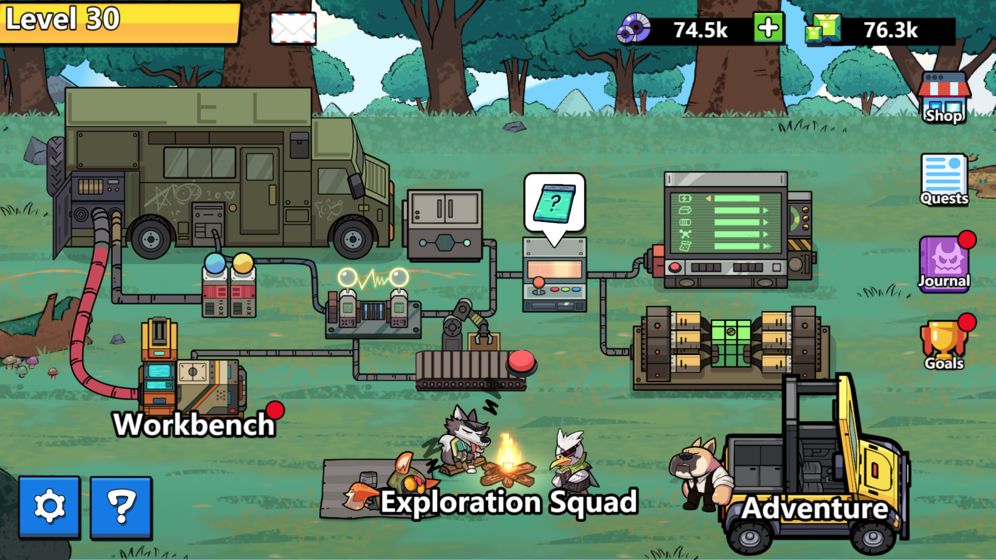This screenshot has width=996, height=560.
Task: Tap the question mark book speech bubble
Action: pyautogui.click(x=554, y=206)
